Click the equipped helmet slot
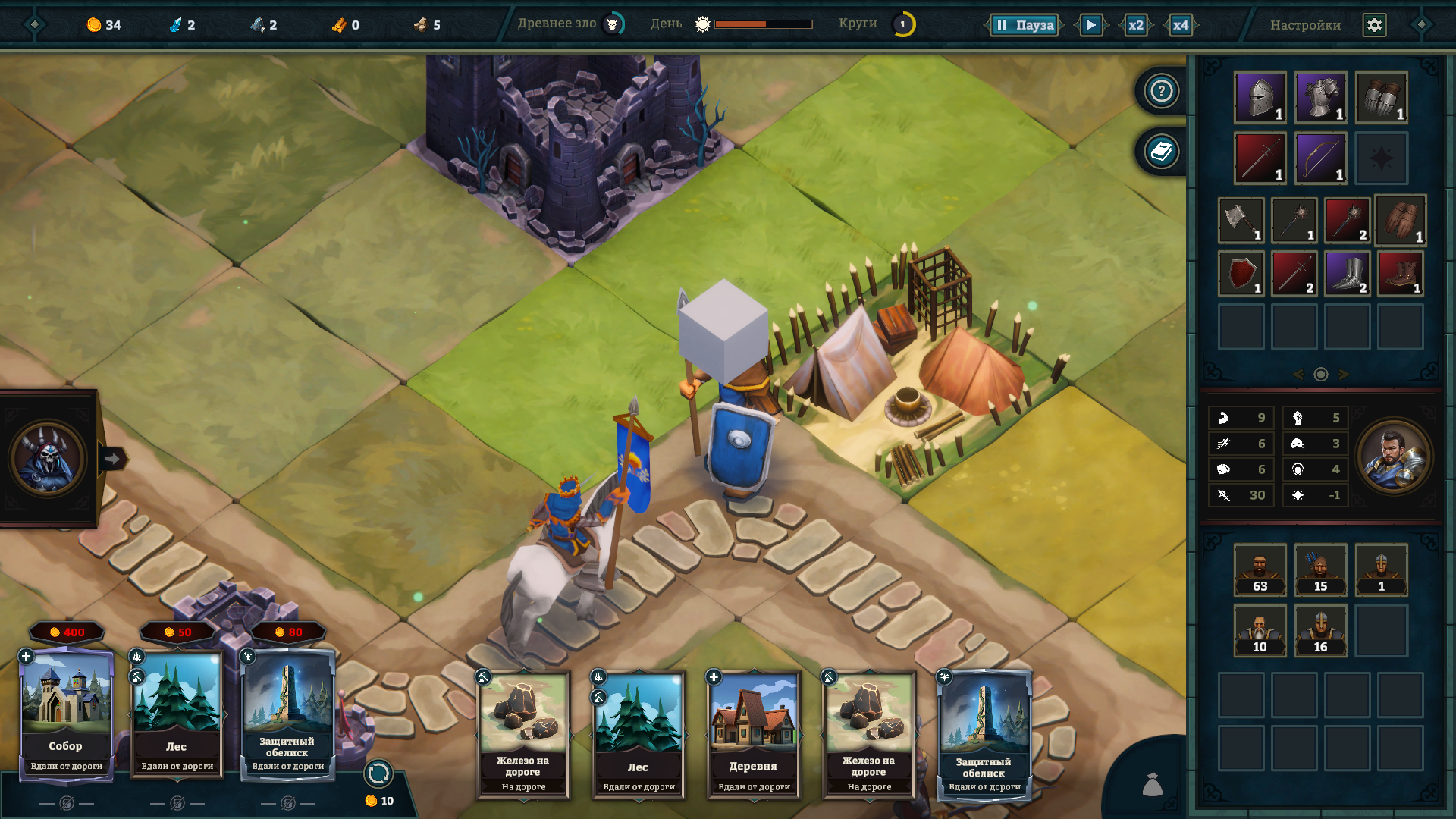This screenshot has width=1456, height=819. (1260, 97)
